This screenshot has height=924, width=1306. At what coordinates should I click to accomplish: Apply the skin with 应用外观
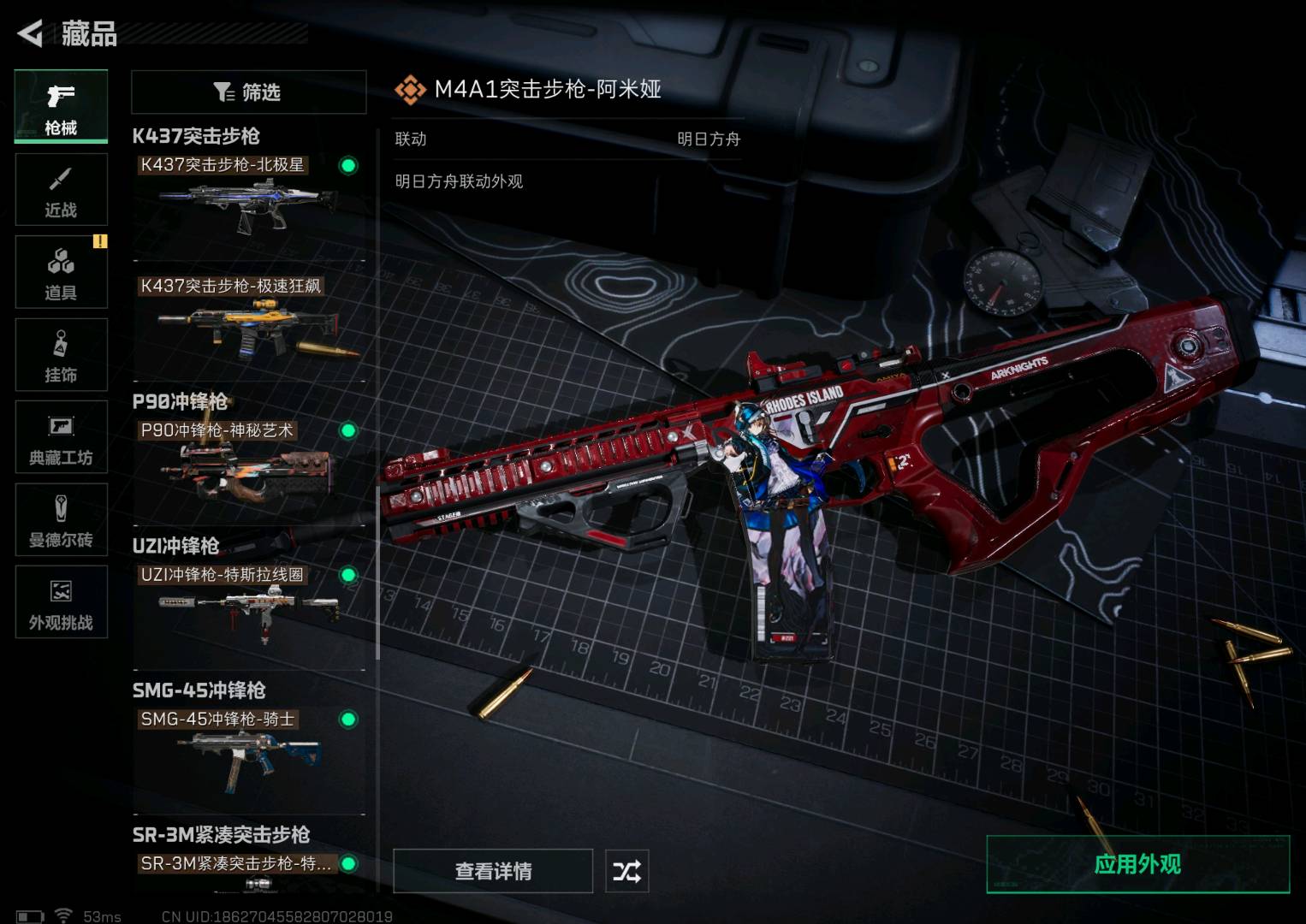point(1137,864)
